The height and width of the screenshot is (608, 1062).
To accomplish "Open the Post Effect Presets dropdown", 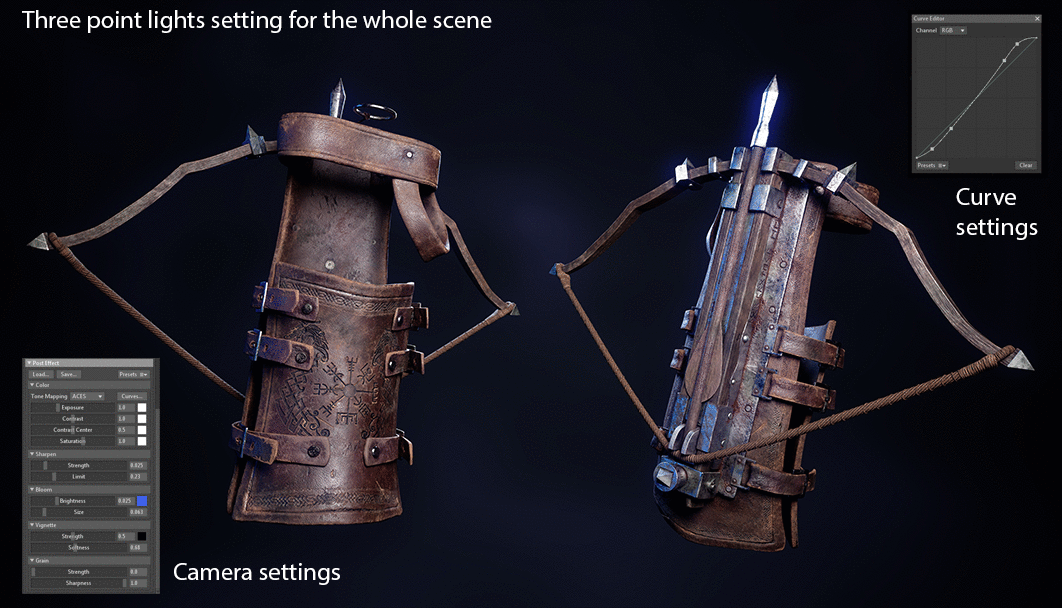I will [133, 374].
